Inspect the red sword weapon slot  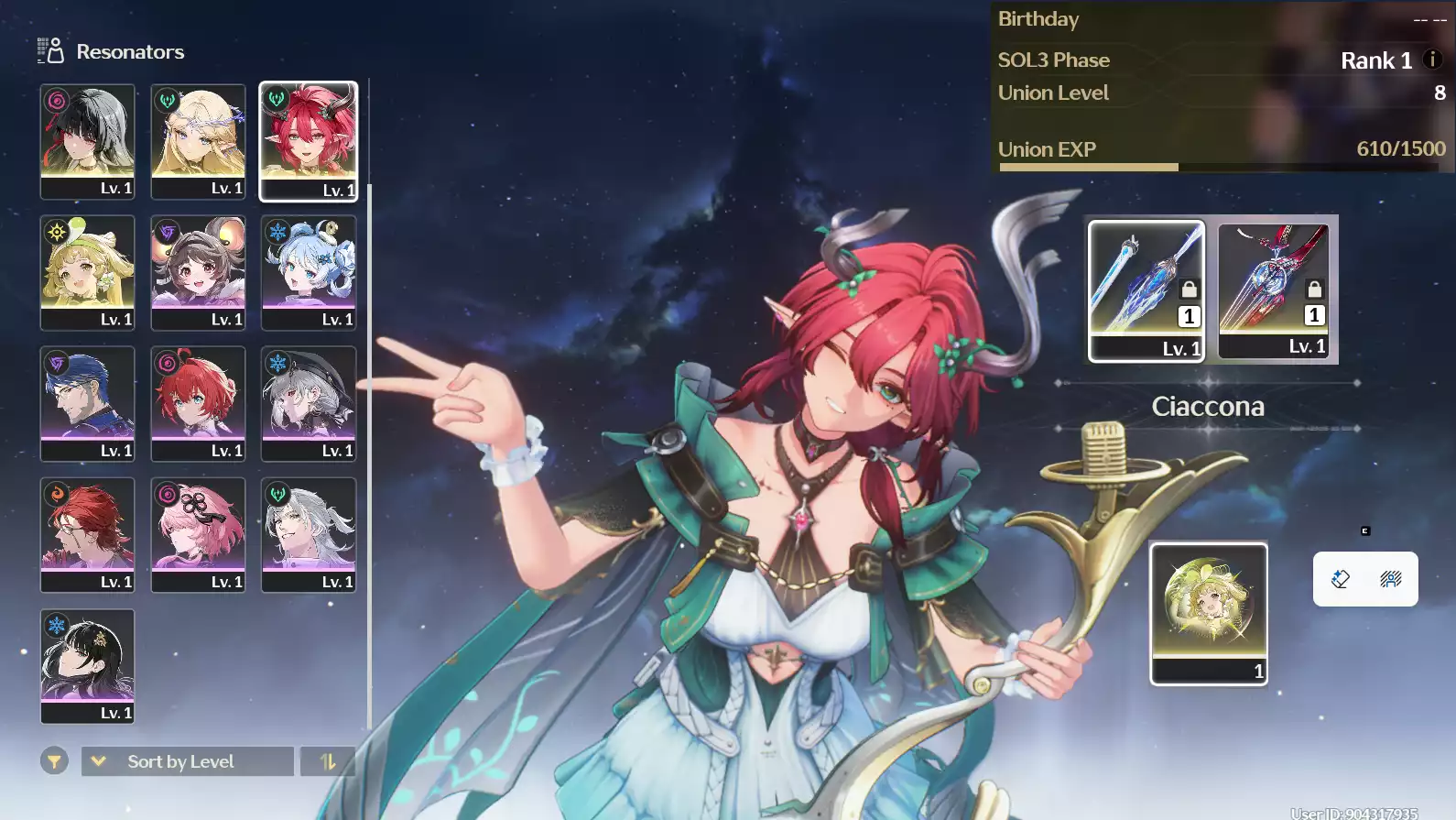tap(1273, 290)
